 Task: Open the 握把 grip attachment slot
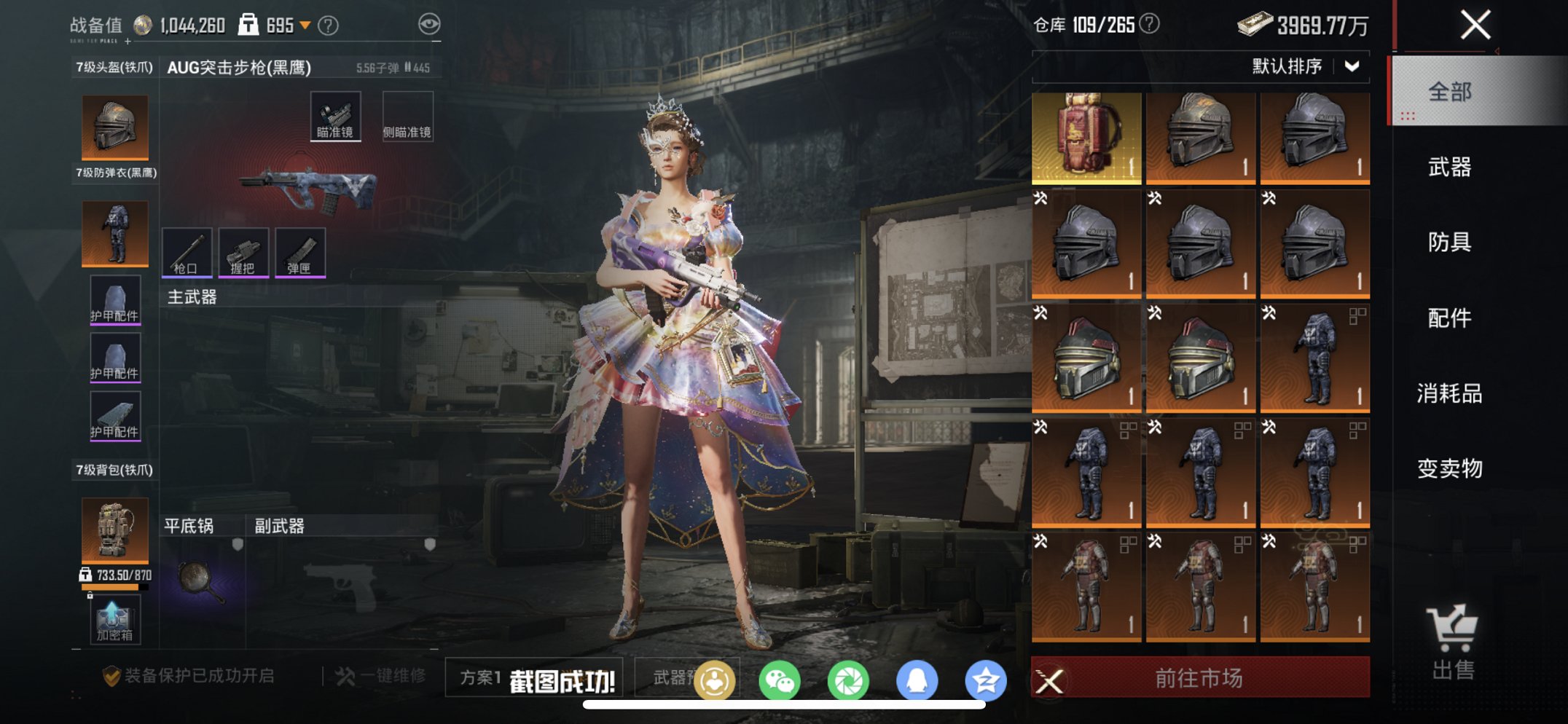(x=243, y=252)
